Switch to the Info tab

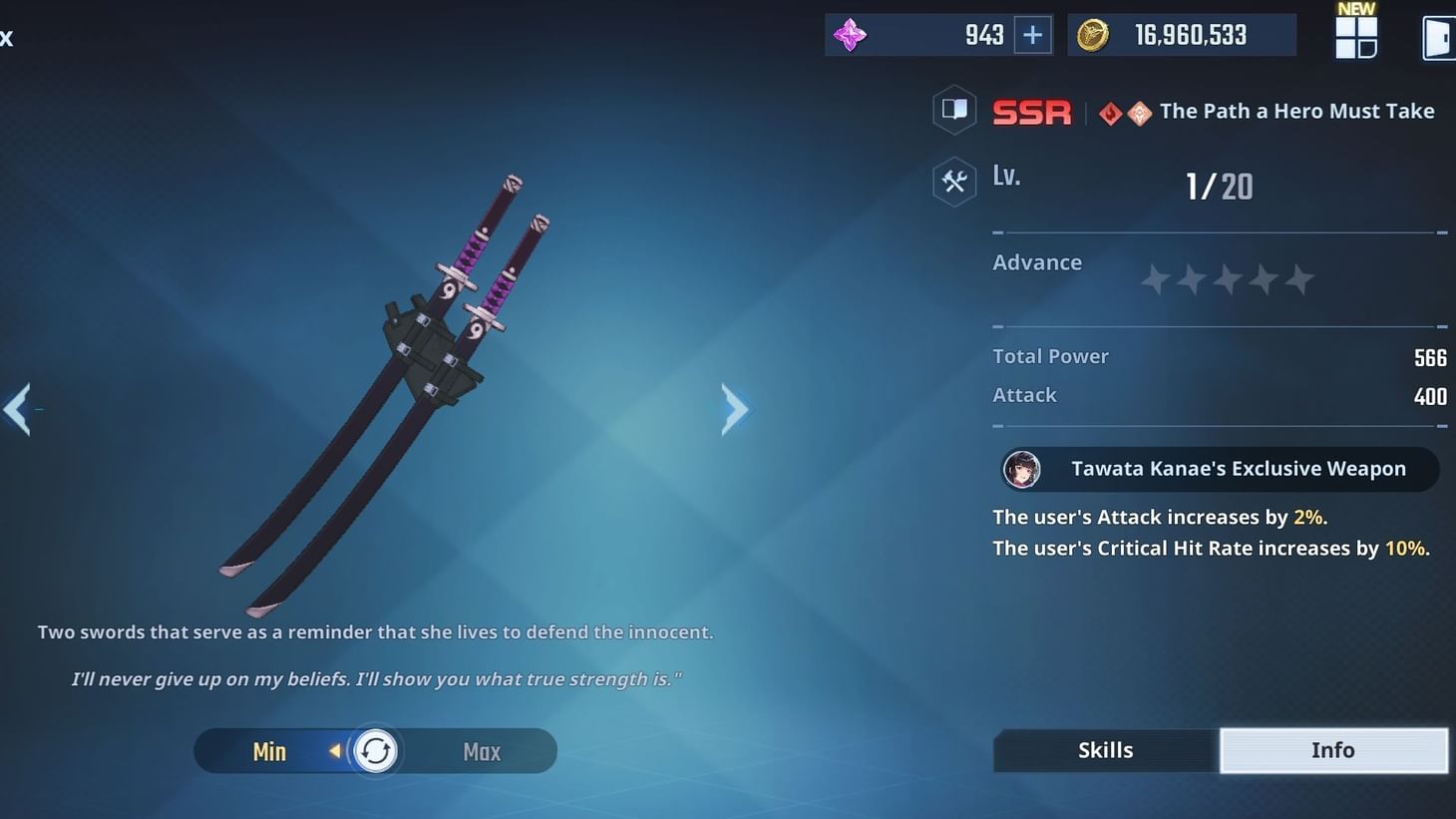click(x=1333, y=749)
